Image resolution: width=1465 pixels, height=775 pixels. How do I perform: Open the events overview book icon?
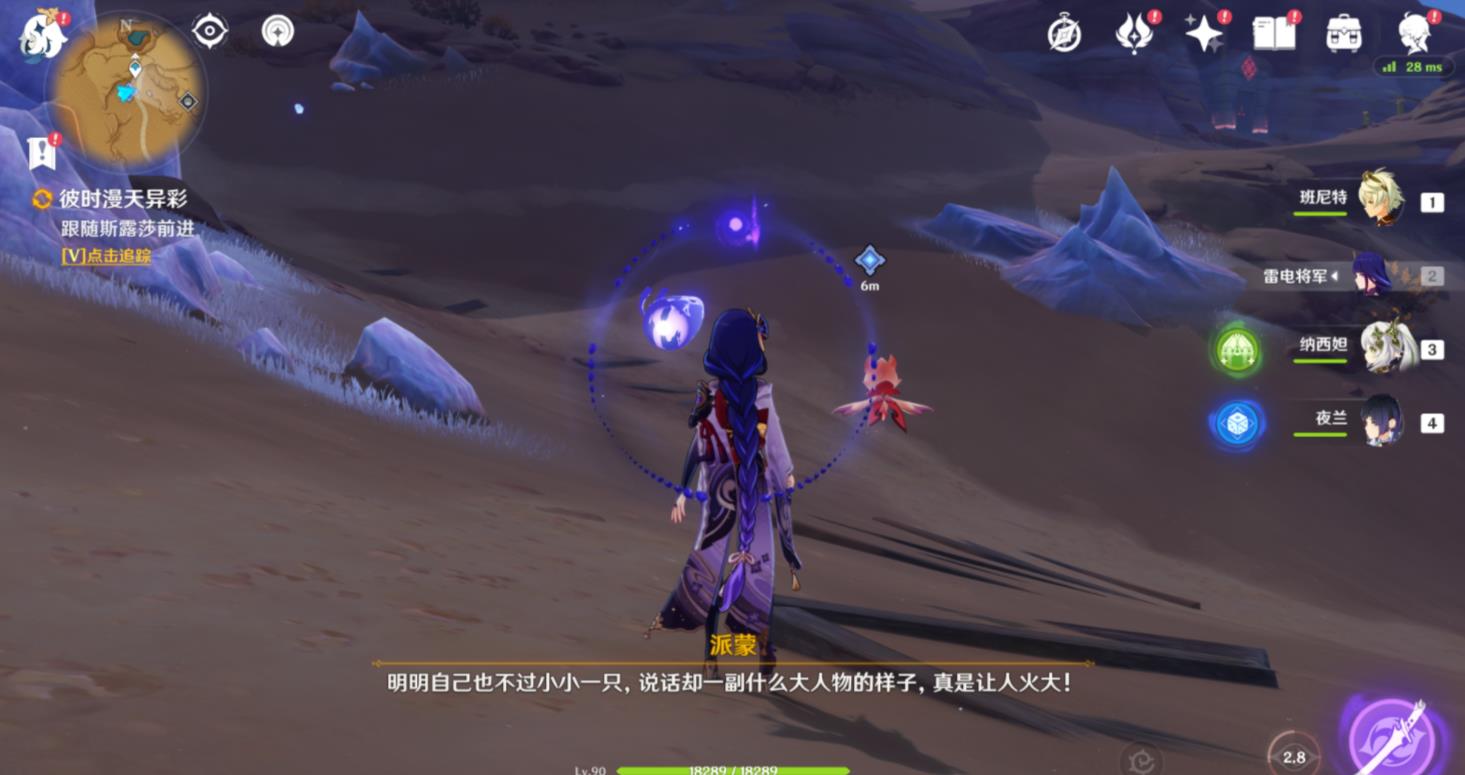1274,33
